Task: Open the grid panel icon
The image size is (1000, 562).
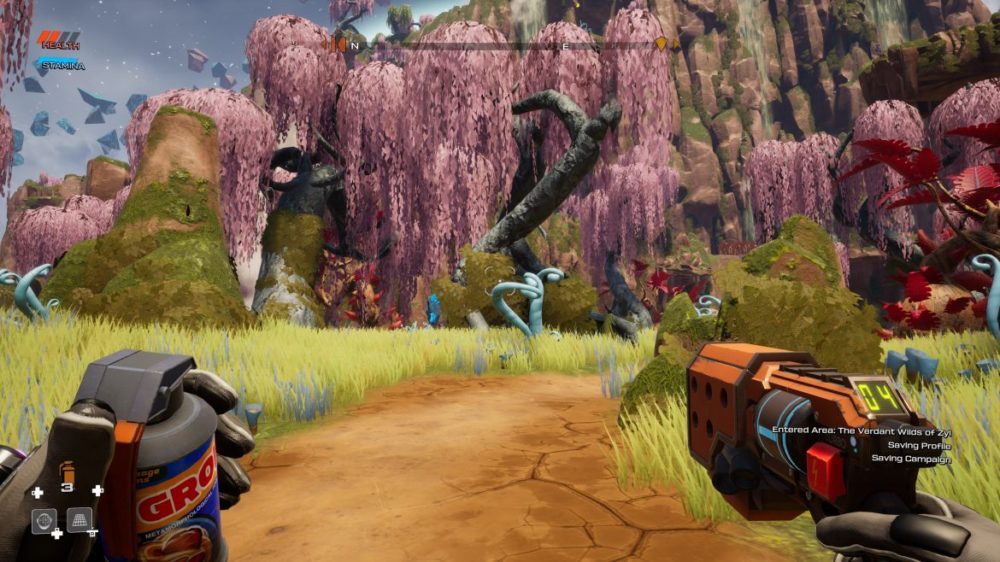Action: point(80,520)
